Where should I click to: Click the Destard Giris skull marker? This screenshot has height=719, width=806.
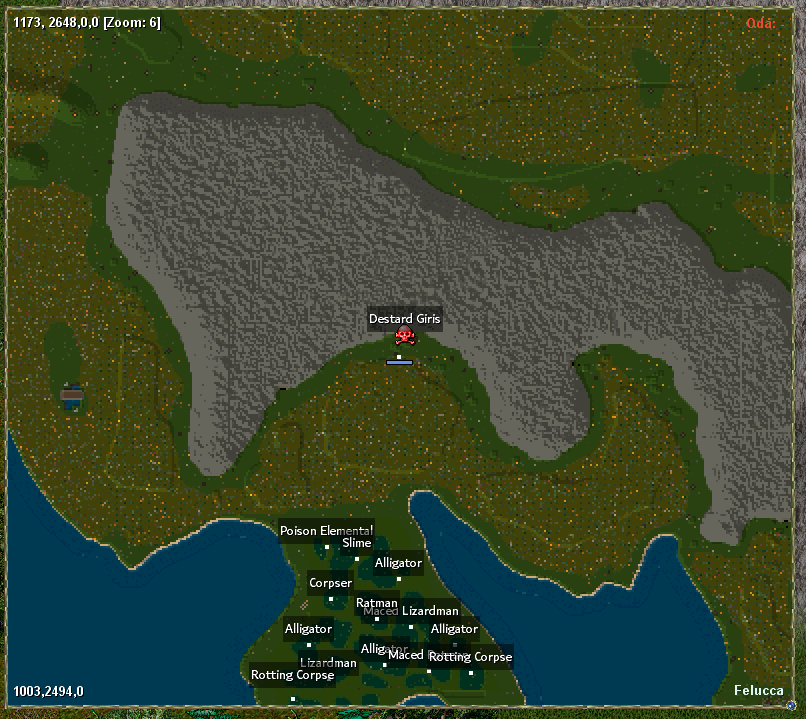pos(404,336)
